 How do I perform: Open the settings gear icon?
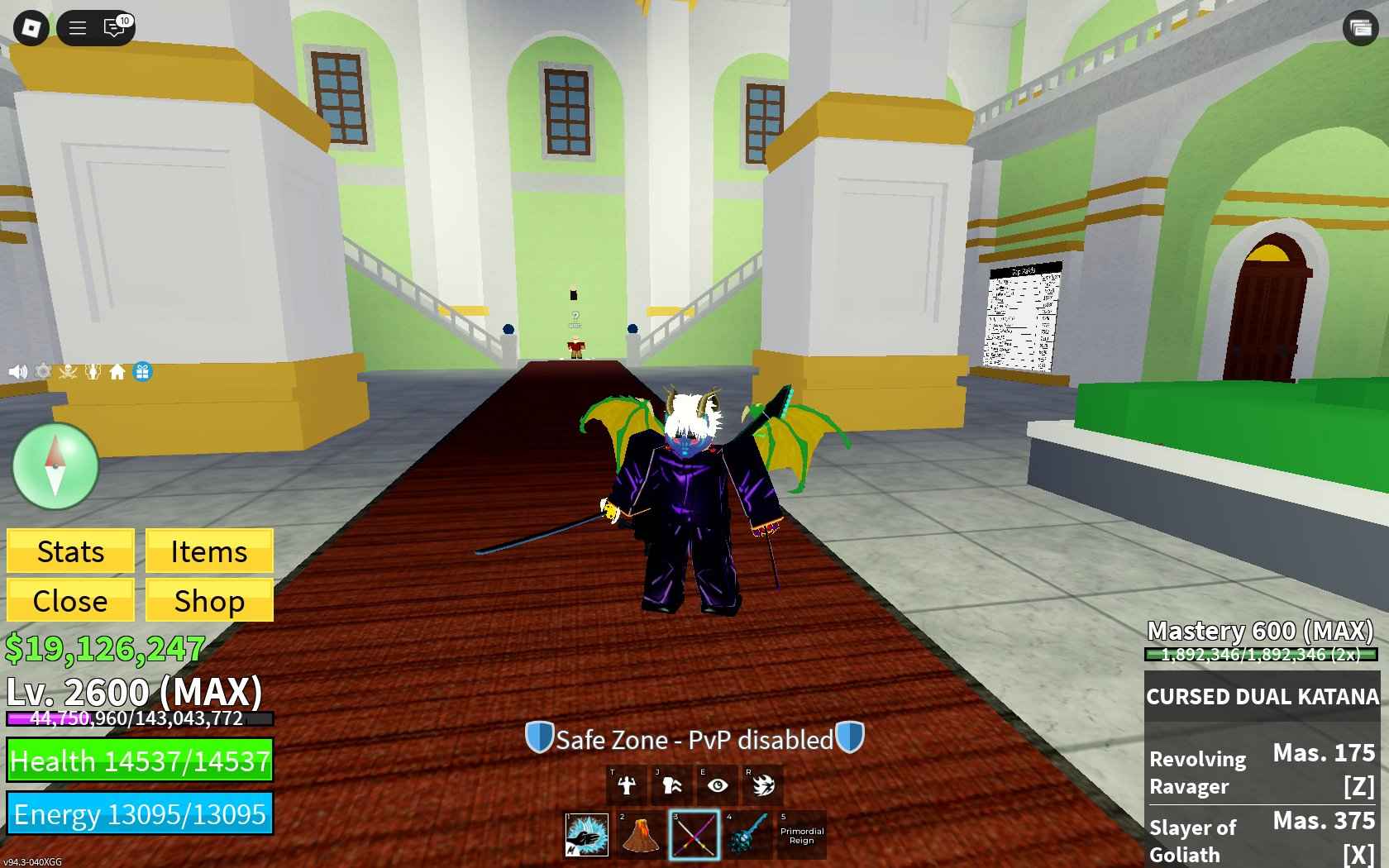(x=42, y=371)
